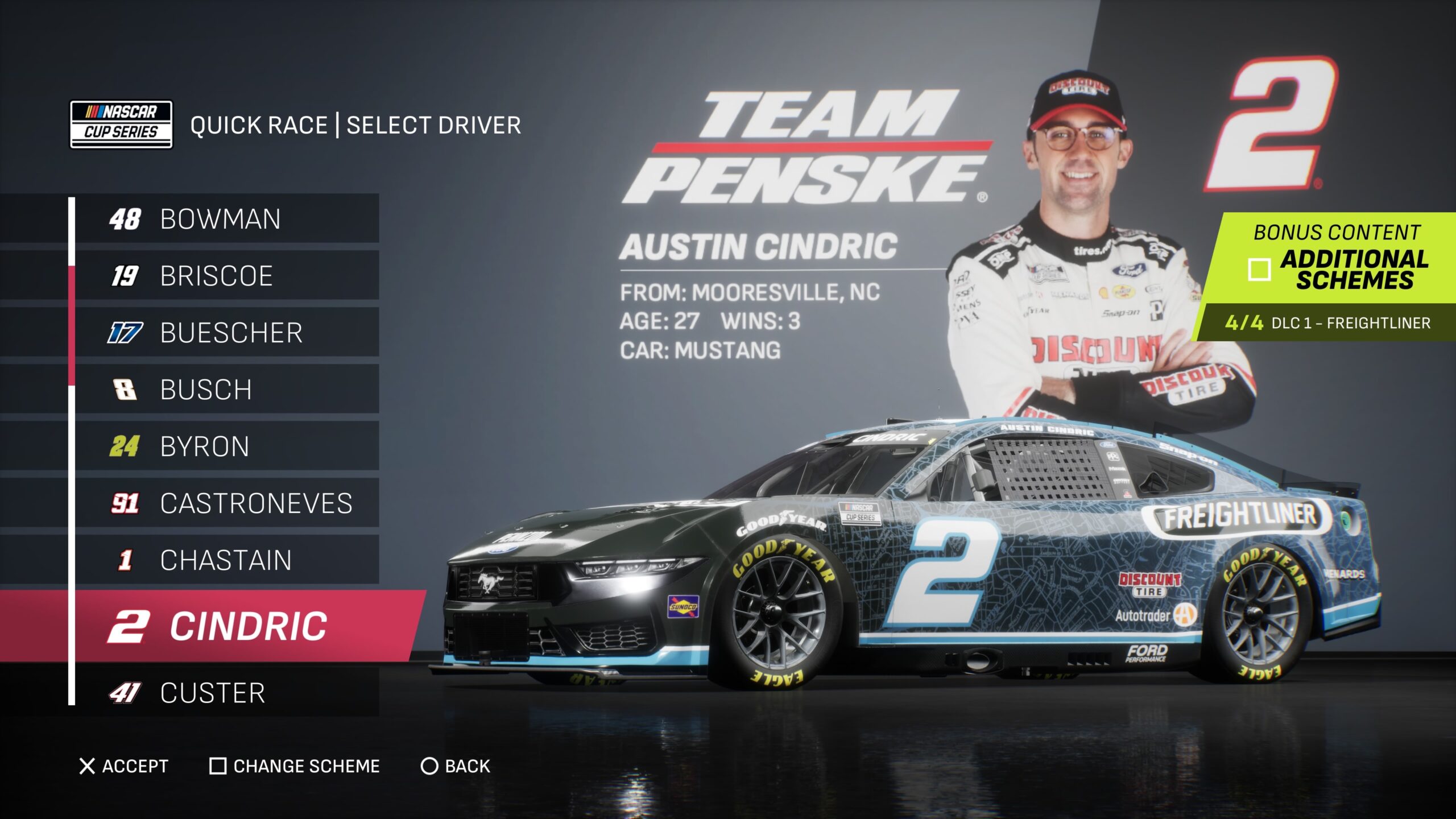
Task: Choose driver 24 Byron
Action: point(226,446)
